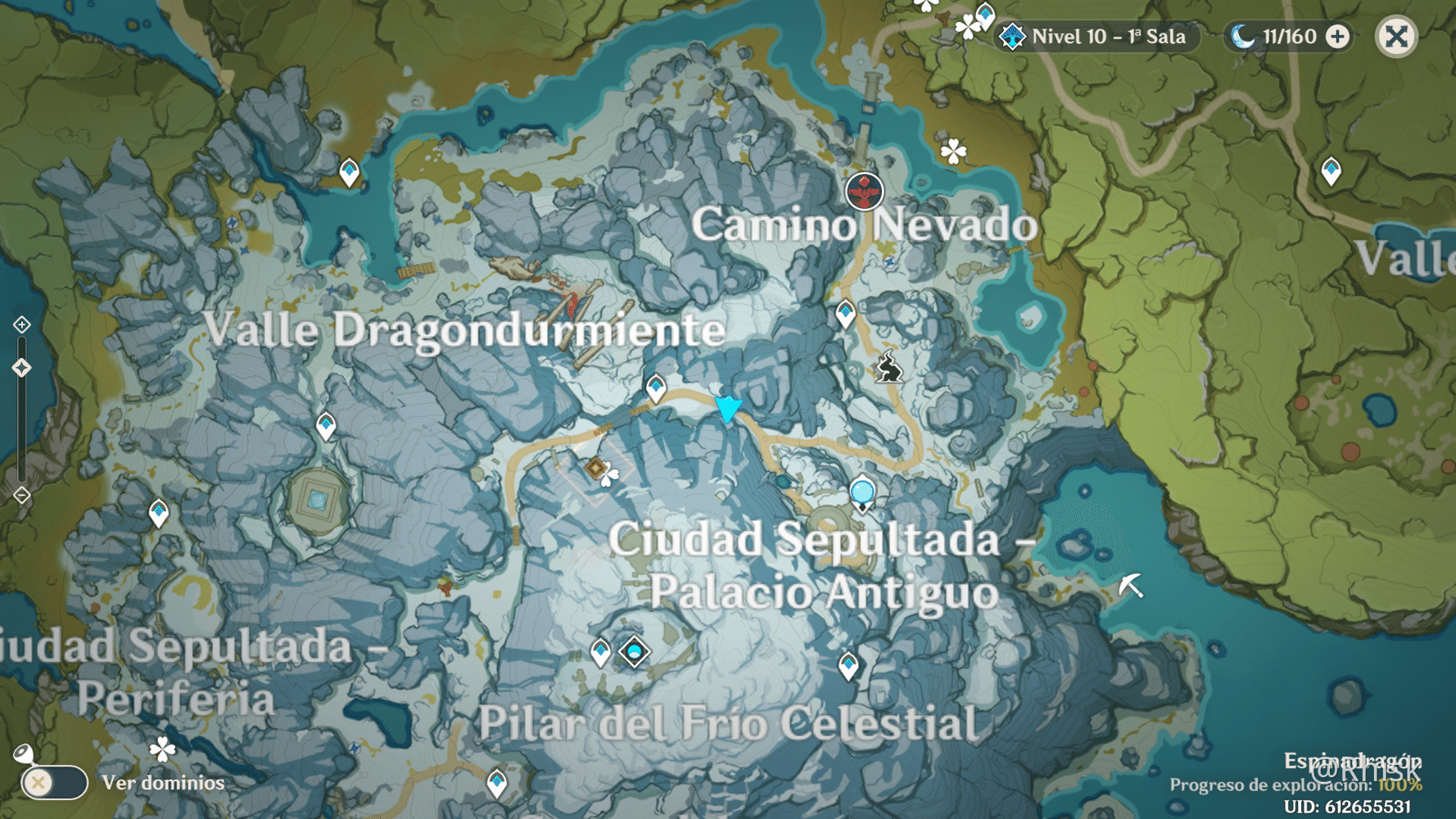
Task: Close the map with the X button
Action: click(x=1397, y=36)
